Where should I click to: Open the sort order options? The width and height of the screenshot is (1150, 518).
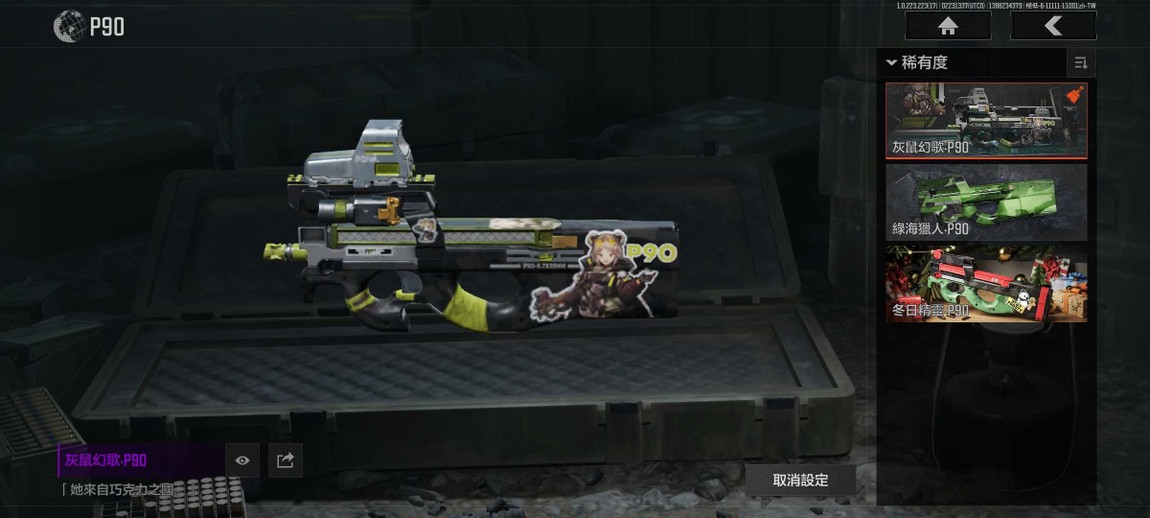(x=1081, y=63)
